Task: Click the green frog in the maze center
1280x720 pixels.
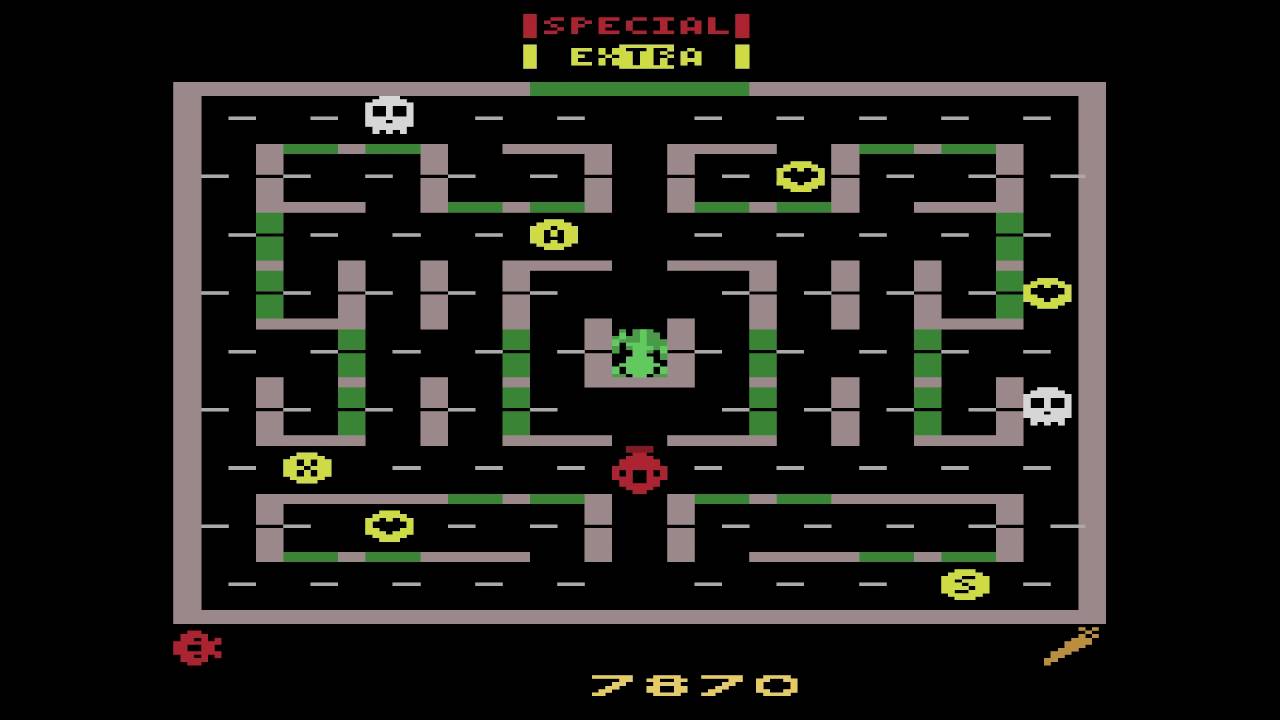Action: point(640,352)
